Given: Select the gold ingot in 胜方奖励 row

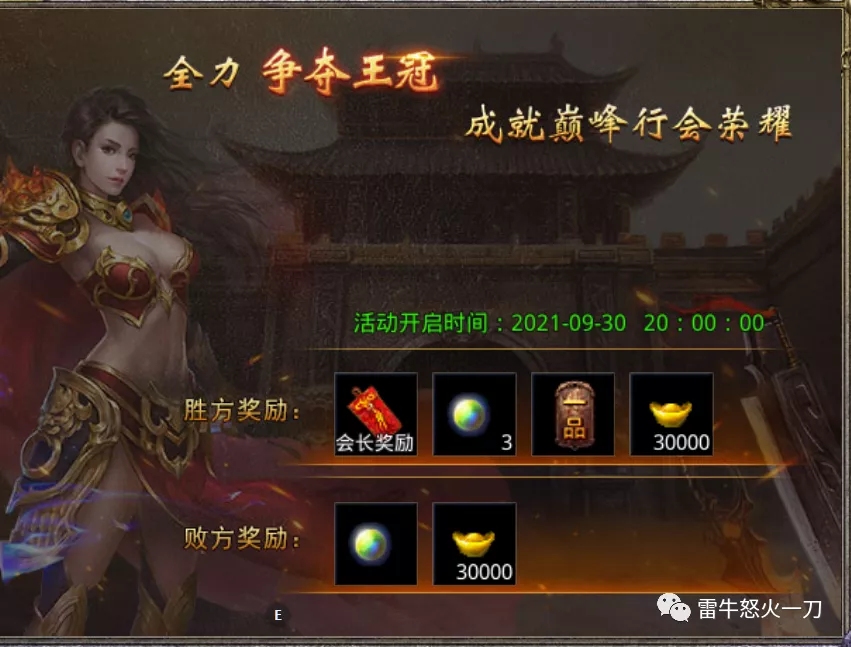Looking at the screenshot, I should (671, 414).
